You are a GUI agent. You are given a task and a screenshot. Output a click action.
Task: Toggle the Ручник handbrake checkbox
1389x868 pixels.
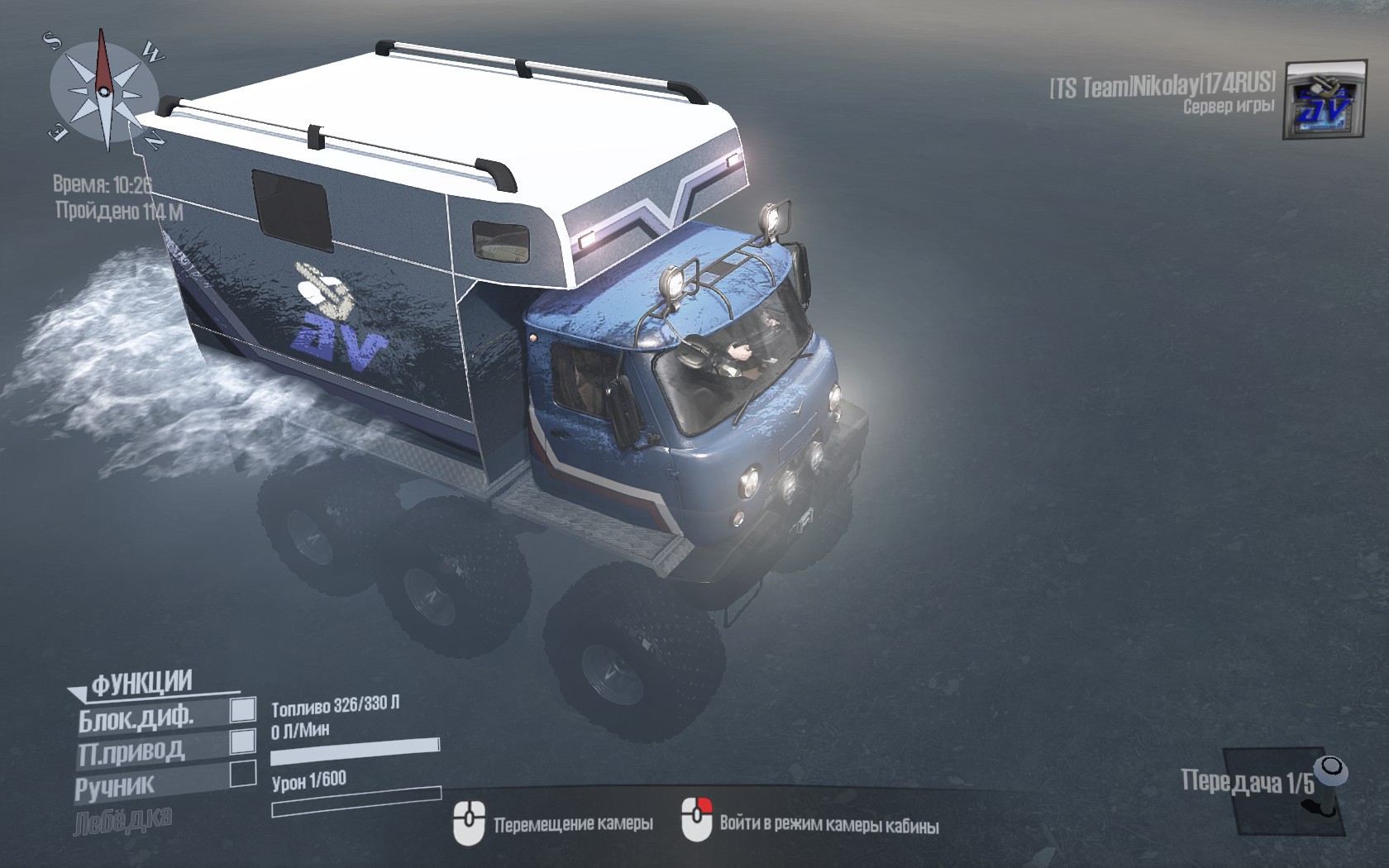tap(242, 774)
